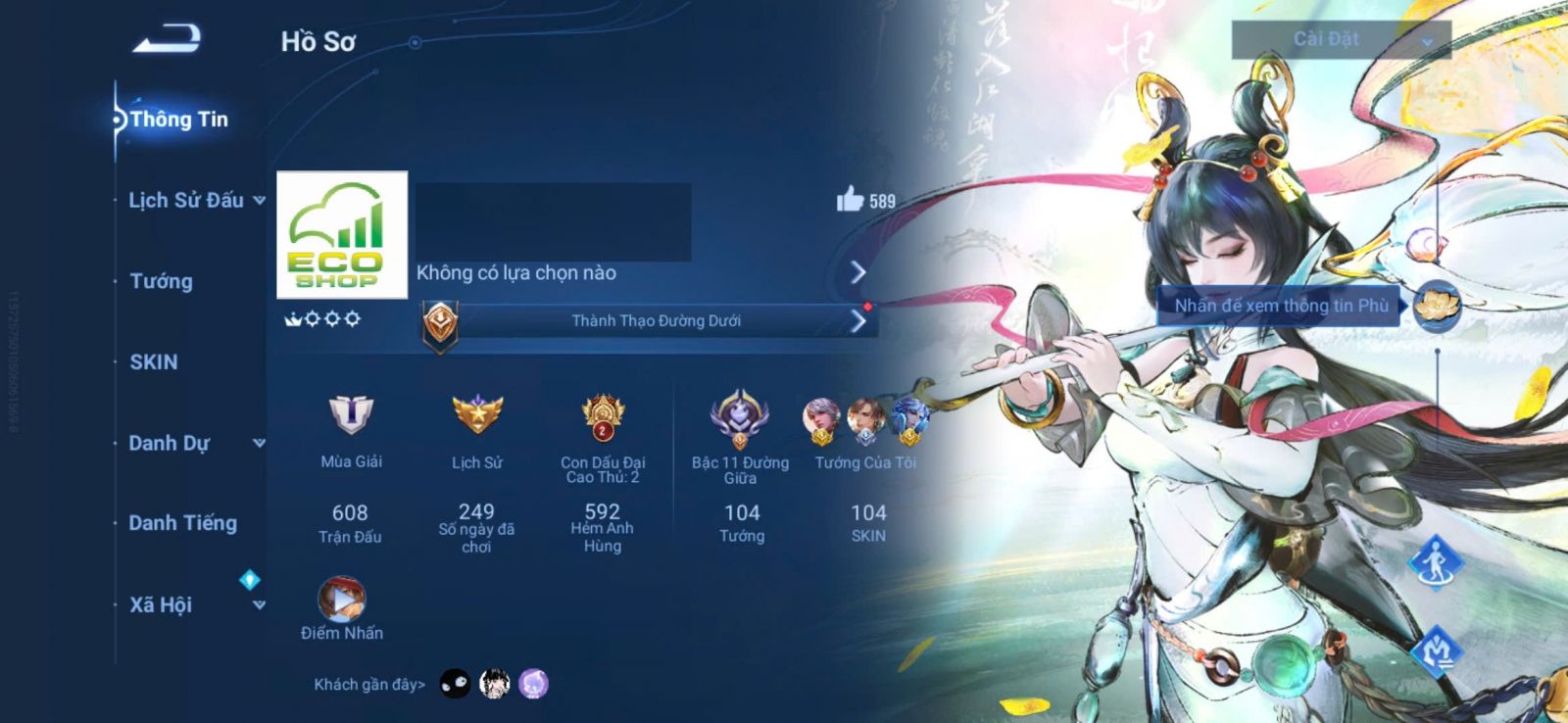Open the Tướng tab

[162, 281]
